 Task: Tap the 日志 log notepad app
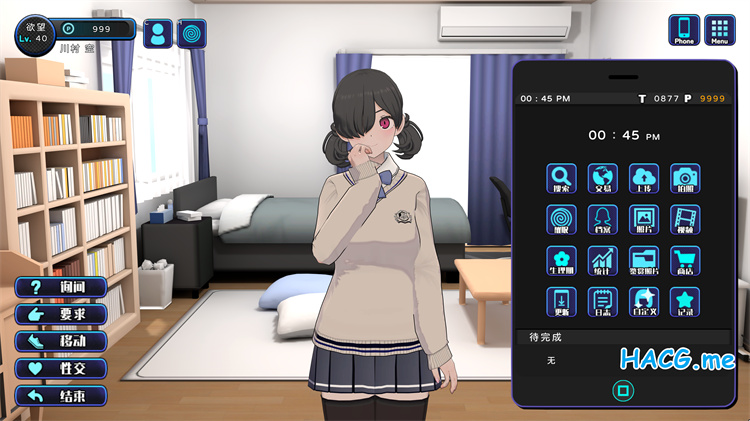602,302
